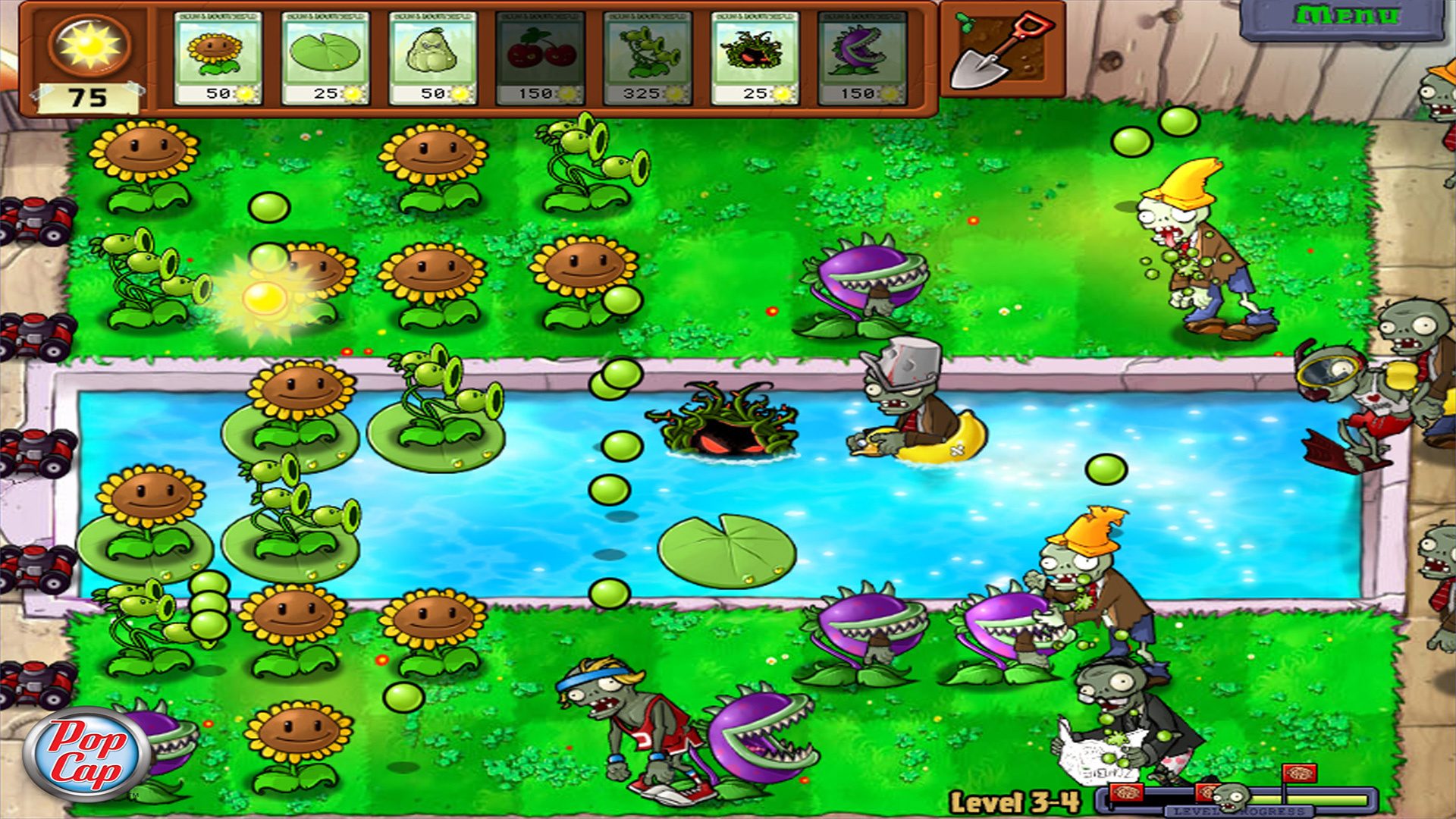Select the Lily Pad seed packet

325,53
